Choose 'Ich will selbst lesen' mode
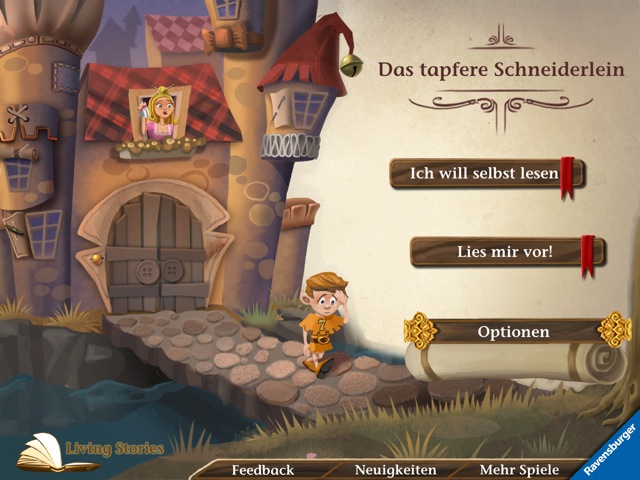The height and width of the screenshot is (480, 640). click(x=484, y=173)
